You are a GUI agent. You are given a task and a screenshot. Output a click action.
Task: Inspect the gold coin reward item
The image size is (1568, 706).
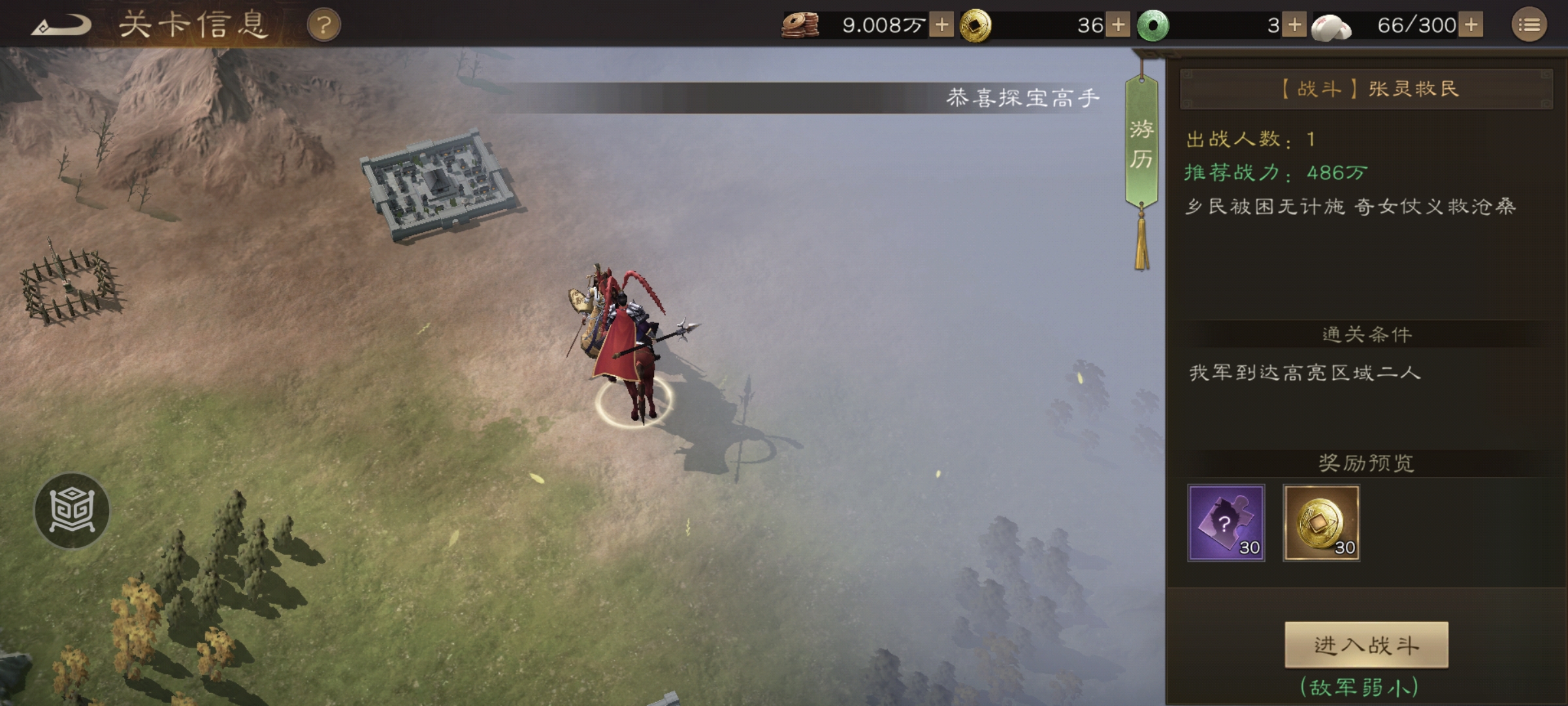(1321, 522)
